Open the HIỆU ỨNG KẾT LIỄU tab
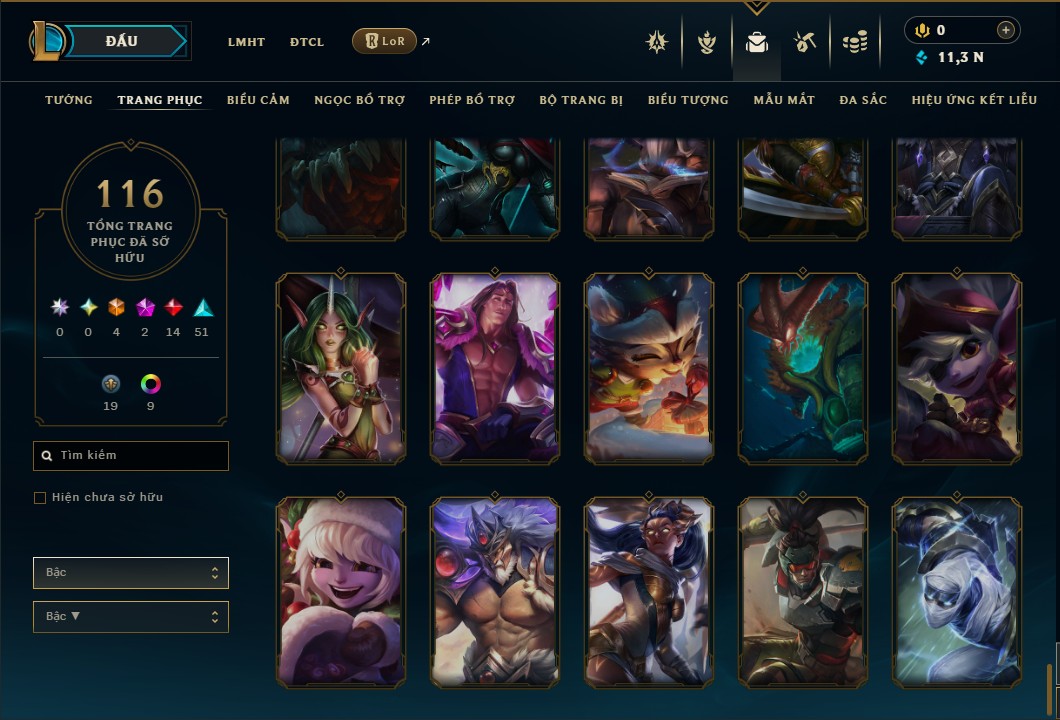 975,100
